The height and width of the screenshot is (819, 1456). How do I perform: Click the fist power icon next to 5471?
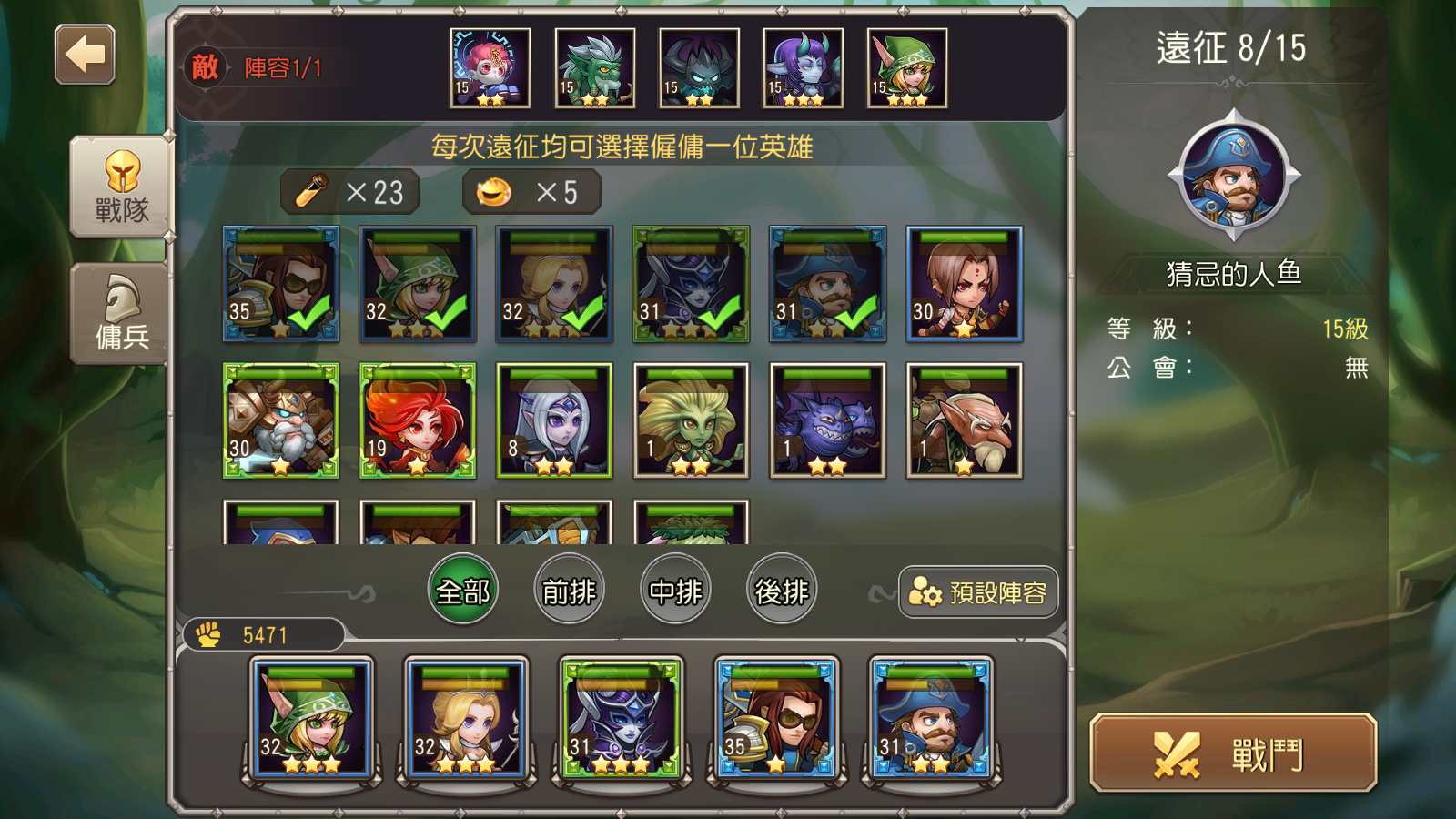[207, 634]
